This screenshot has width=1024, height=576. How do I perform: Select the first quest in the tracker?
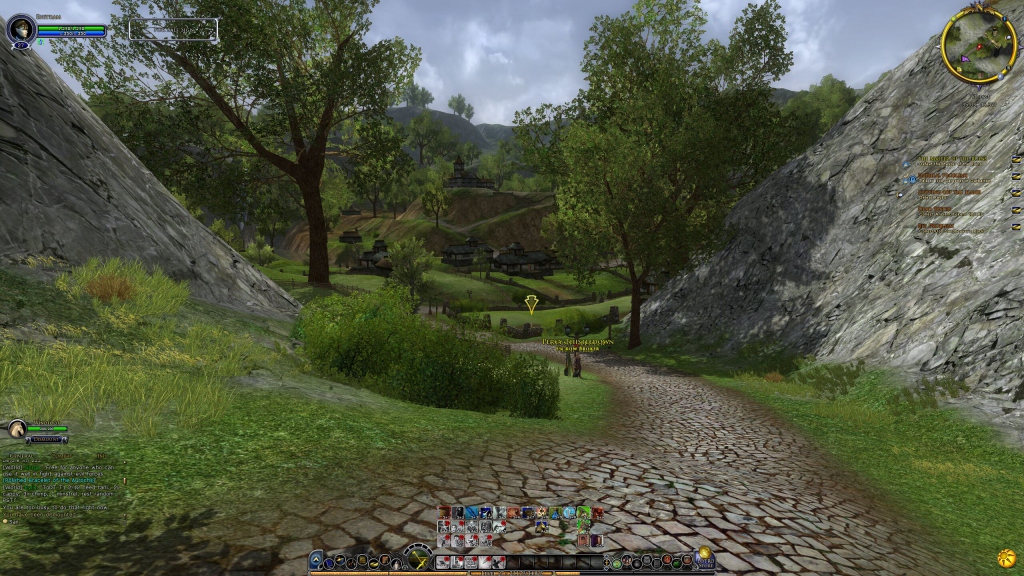(952, 158)
